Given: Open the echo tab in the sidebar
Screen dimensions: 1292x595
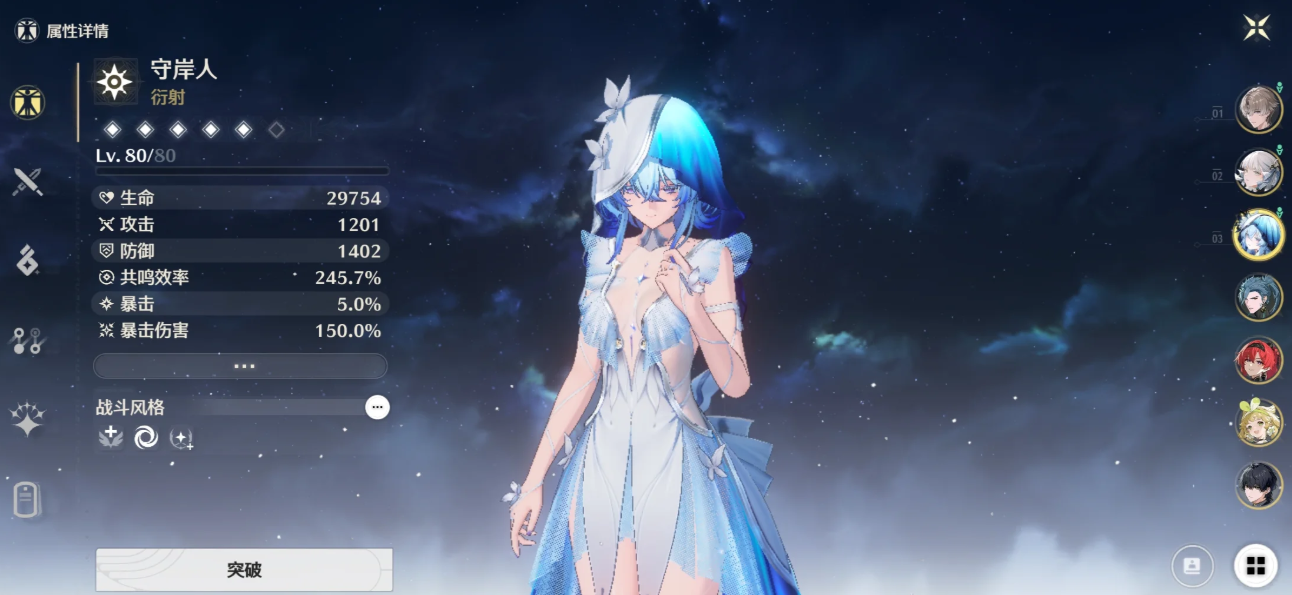Looking at the screenshot, I should [28, 261].
